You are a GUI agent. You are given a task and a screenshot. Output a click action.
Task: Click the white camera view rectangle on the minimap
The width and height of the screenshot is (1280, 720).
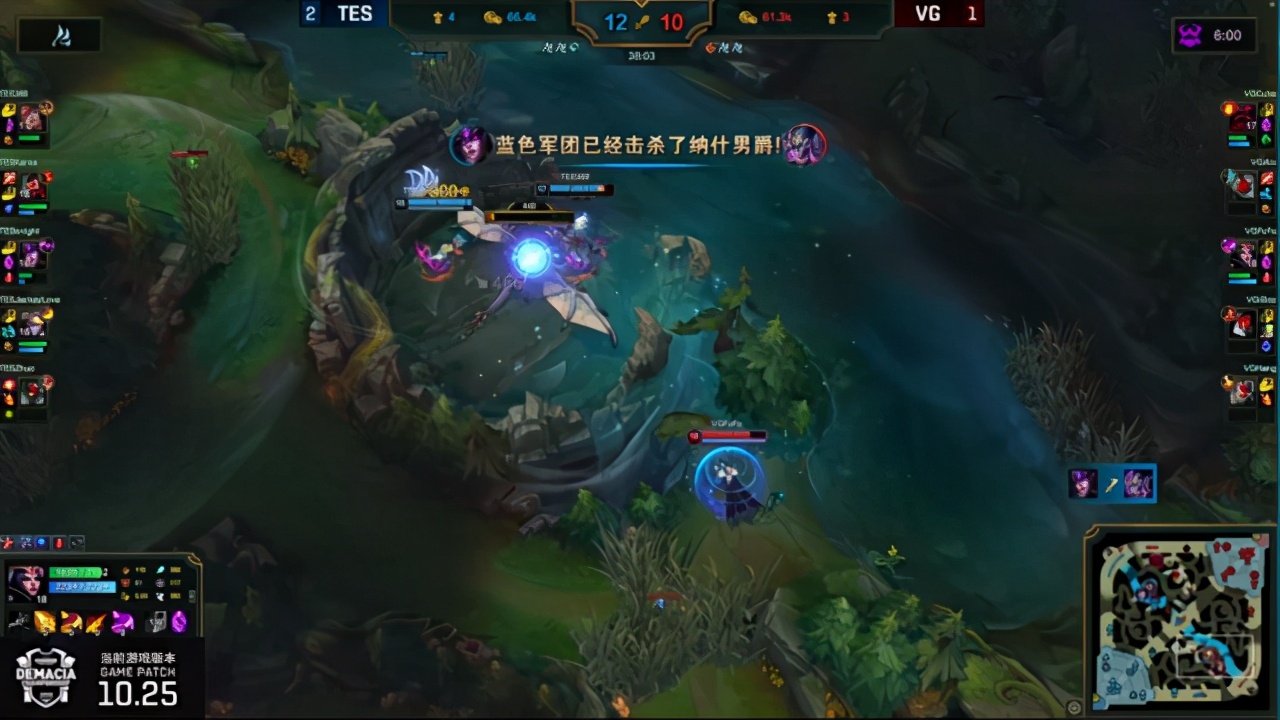coord(1217,656)
